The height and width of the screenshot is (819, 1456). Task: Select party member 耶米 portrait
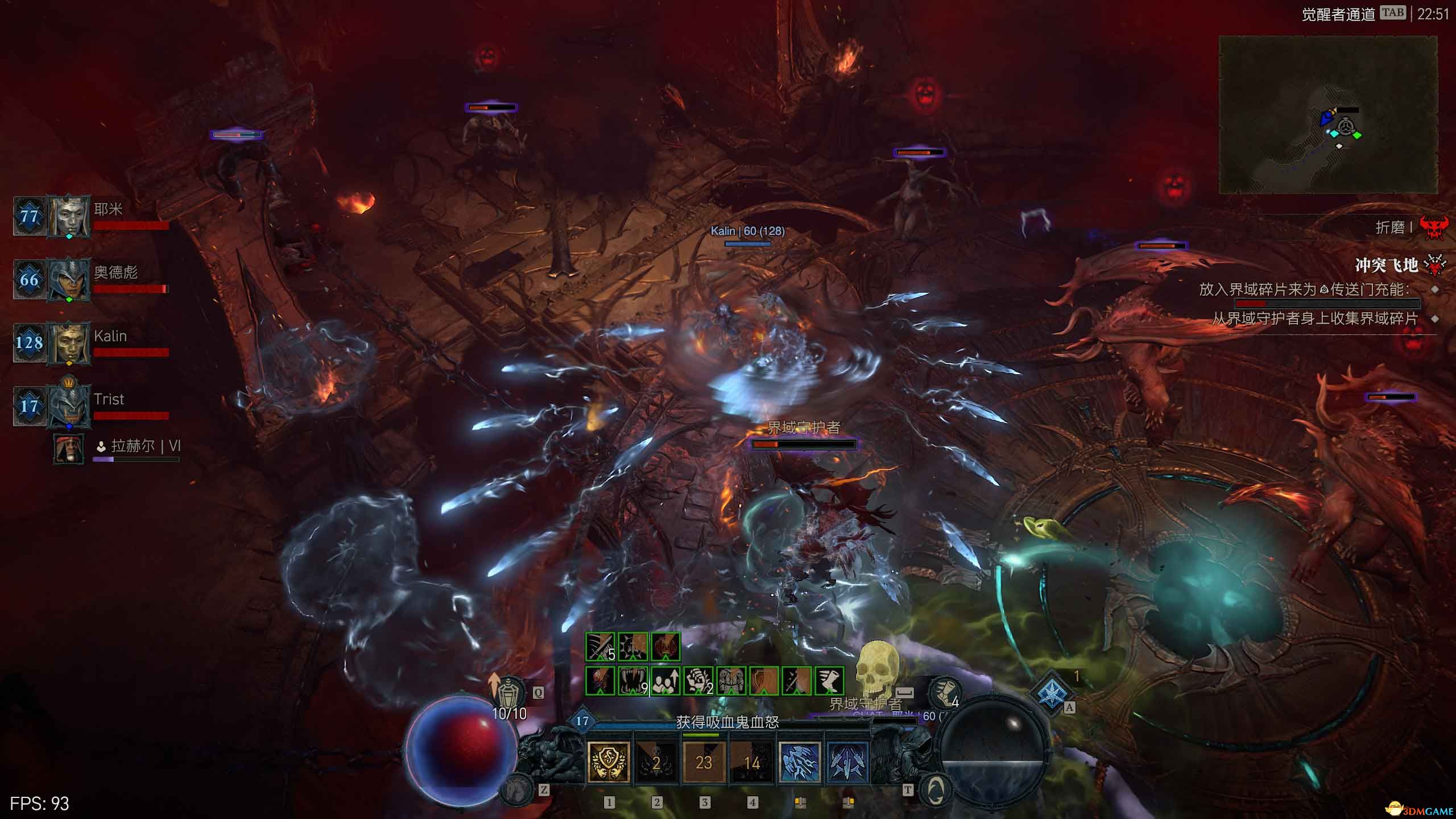[x=69, y=216]
